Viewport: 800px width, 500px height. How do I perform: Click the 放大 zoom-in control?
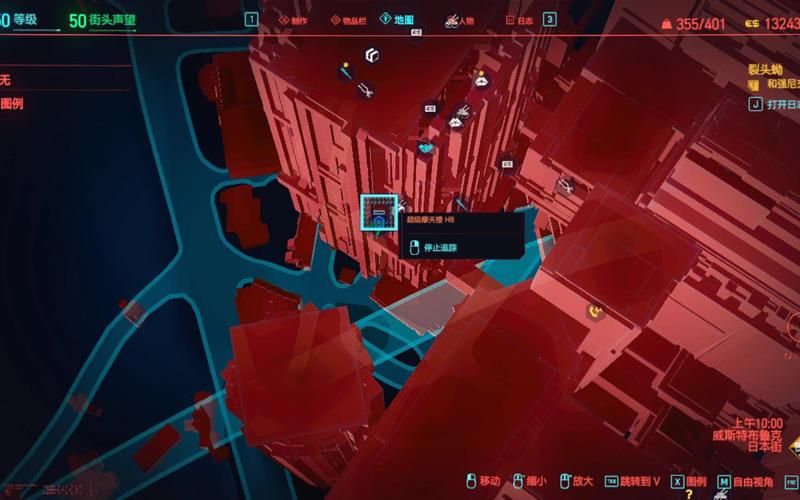[577, 481]
